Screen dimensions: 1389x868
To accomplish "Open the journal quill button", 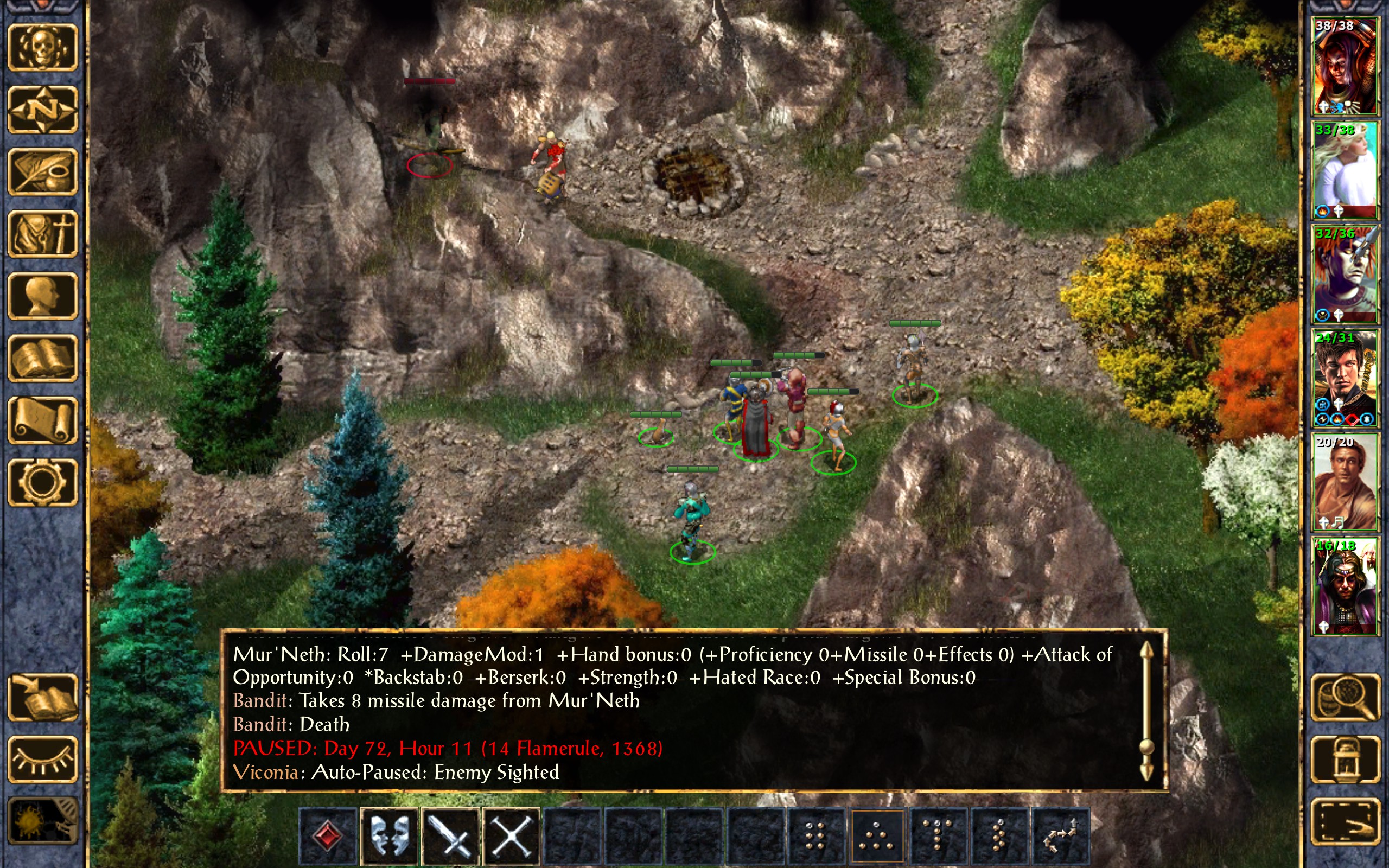I will [x=43, y=171].
